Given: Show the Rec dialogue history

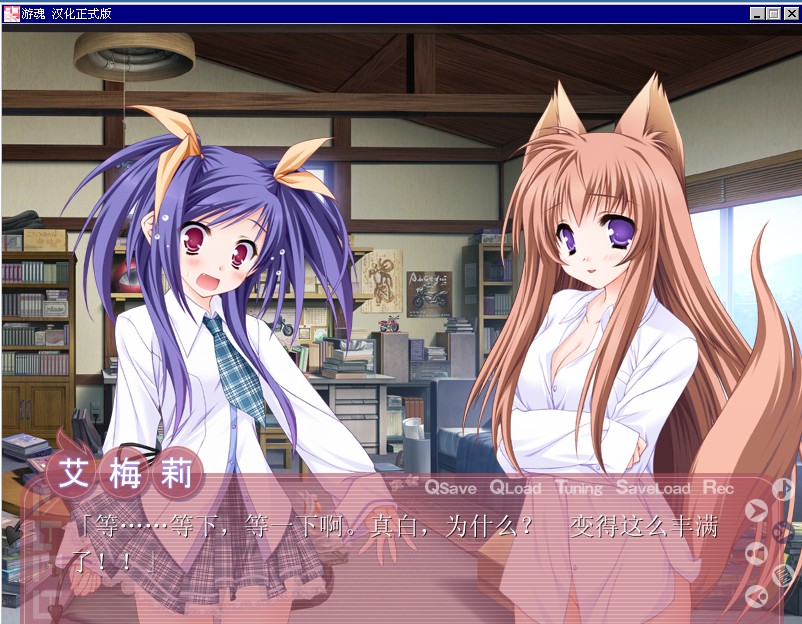Looking at the screenshot, I should 718,488.
